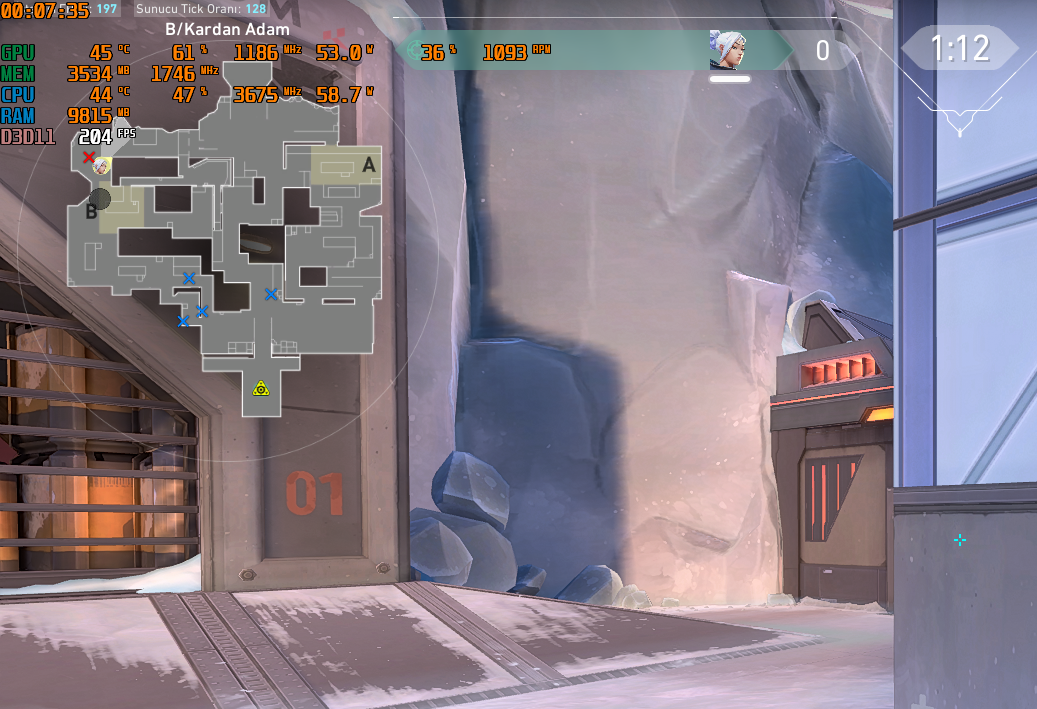Select the Jett portrait in top bar

729,50
